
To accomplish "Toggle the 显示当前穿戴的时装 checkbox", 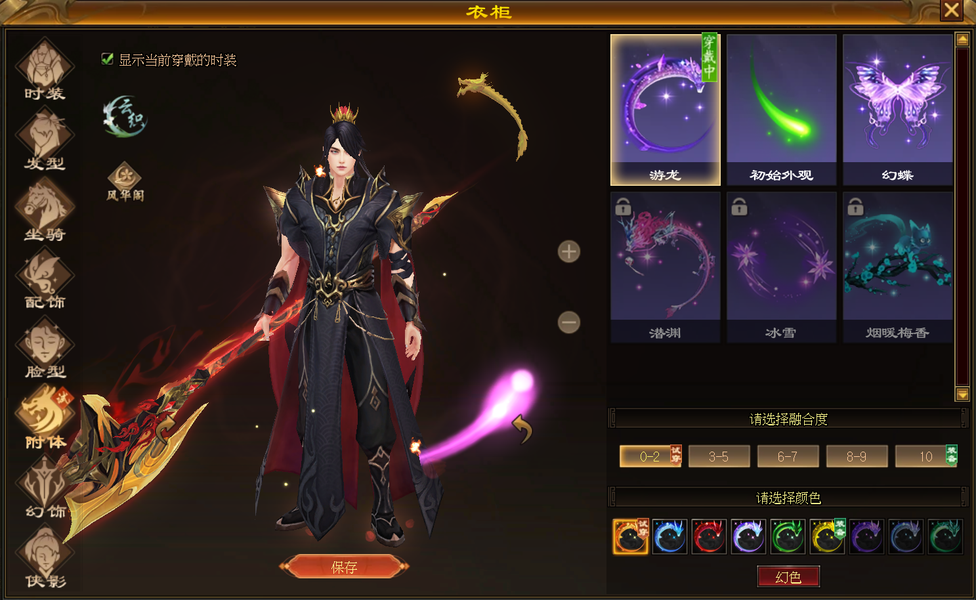I will pyautogui.click(x=108, y=59).
